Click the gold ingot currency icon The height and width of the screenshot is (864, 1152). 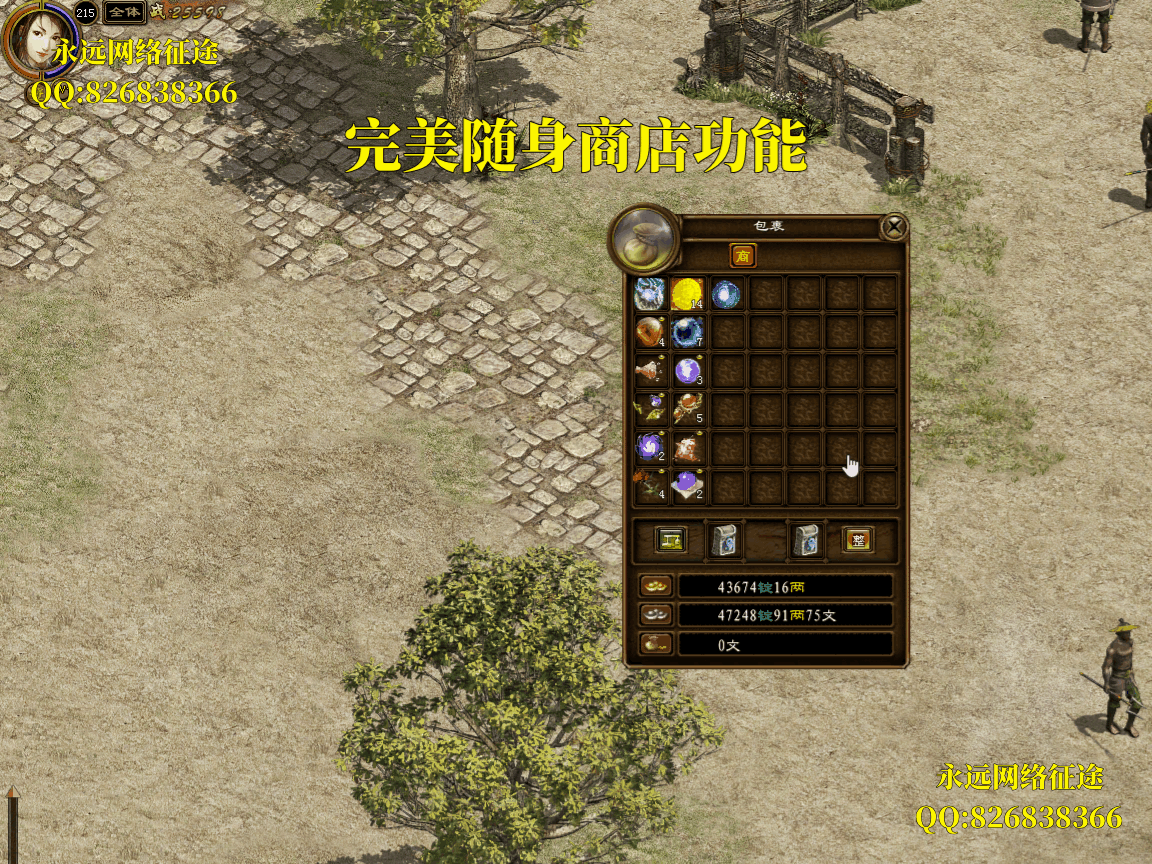[x=655, y=586]
